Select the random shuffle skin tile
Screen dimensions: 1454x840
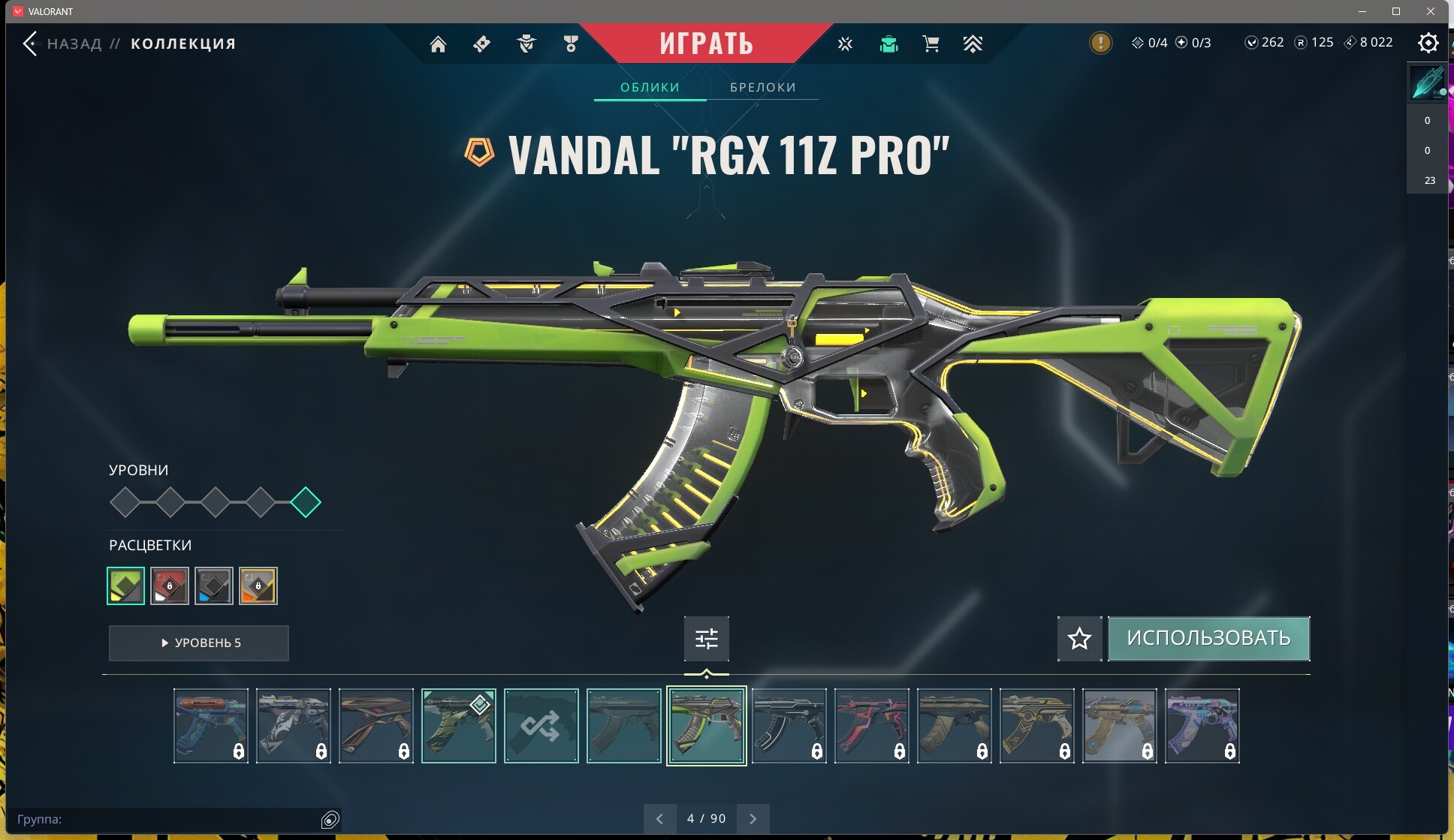click(x=541, y=726)
